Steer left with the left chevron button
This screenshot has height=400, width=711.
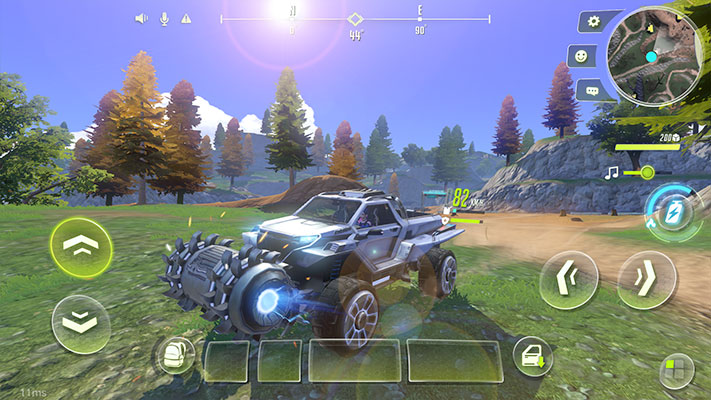pyautogui.click(x=568, y=280)
